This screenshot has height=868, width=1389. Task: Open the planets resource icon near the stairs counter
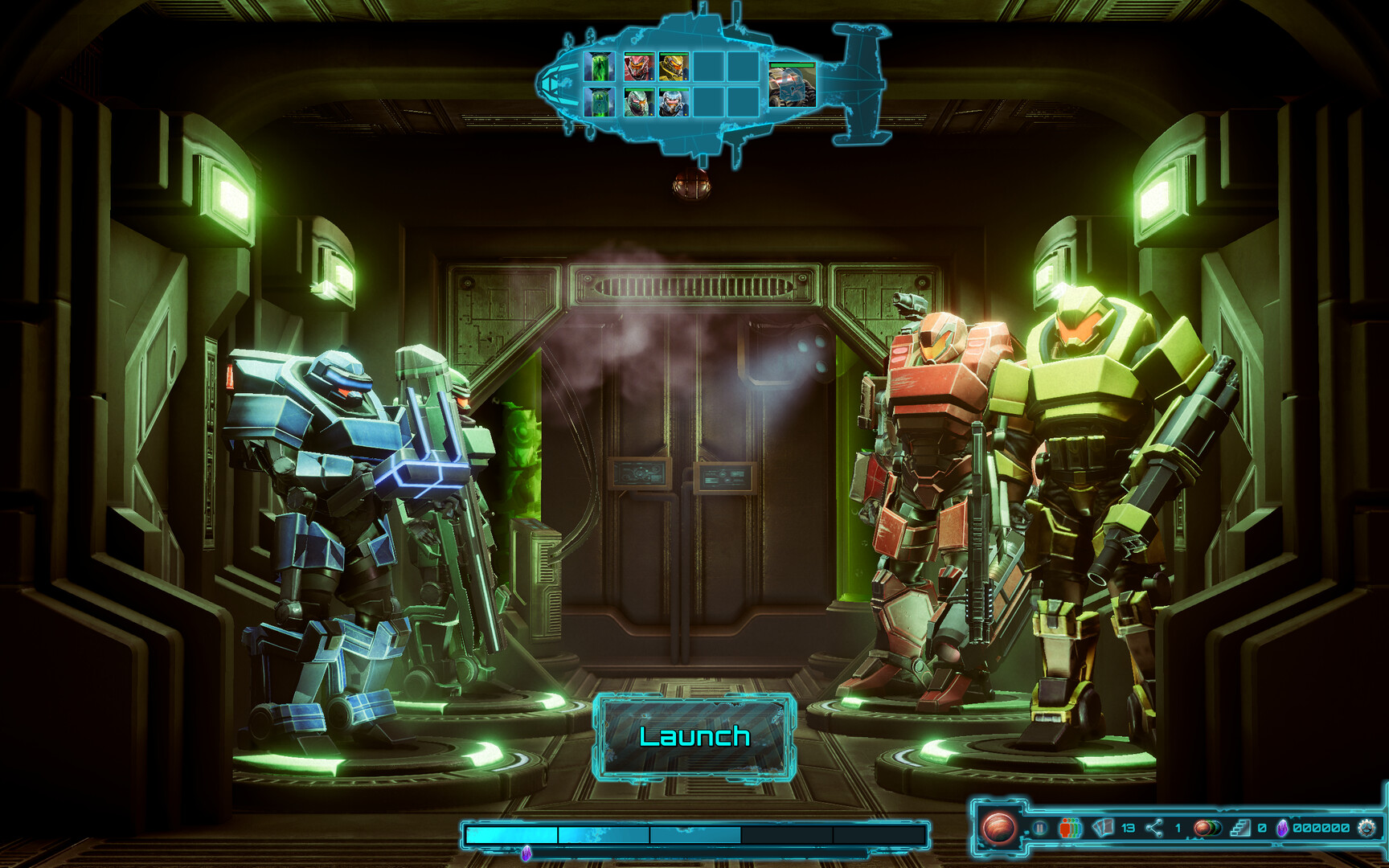[x=1207, y=829]
